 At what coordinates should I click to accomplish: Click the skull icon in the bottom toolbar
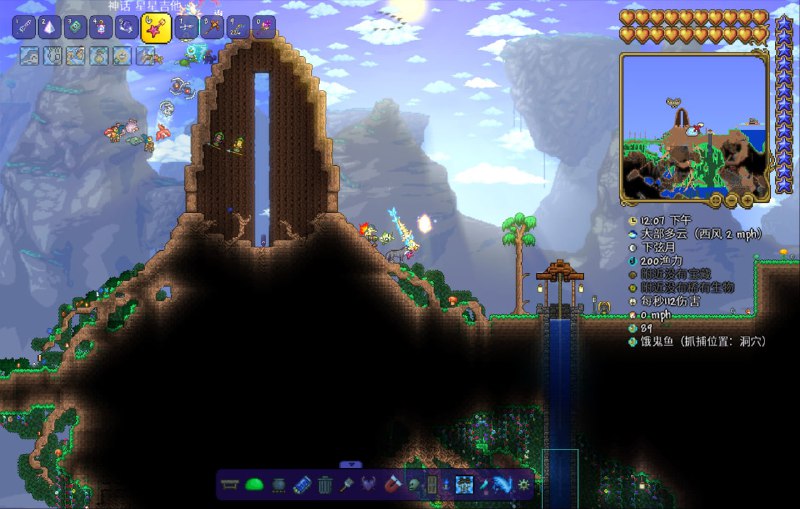(x=414, y=485)
